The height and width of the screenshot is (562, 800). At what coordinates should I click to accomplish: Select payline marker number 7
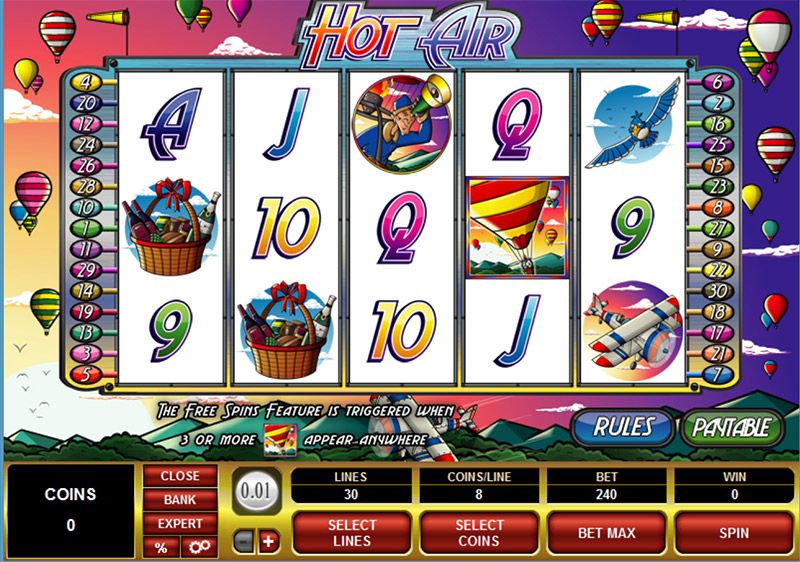(x=716, y=373)
